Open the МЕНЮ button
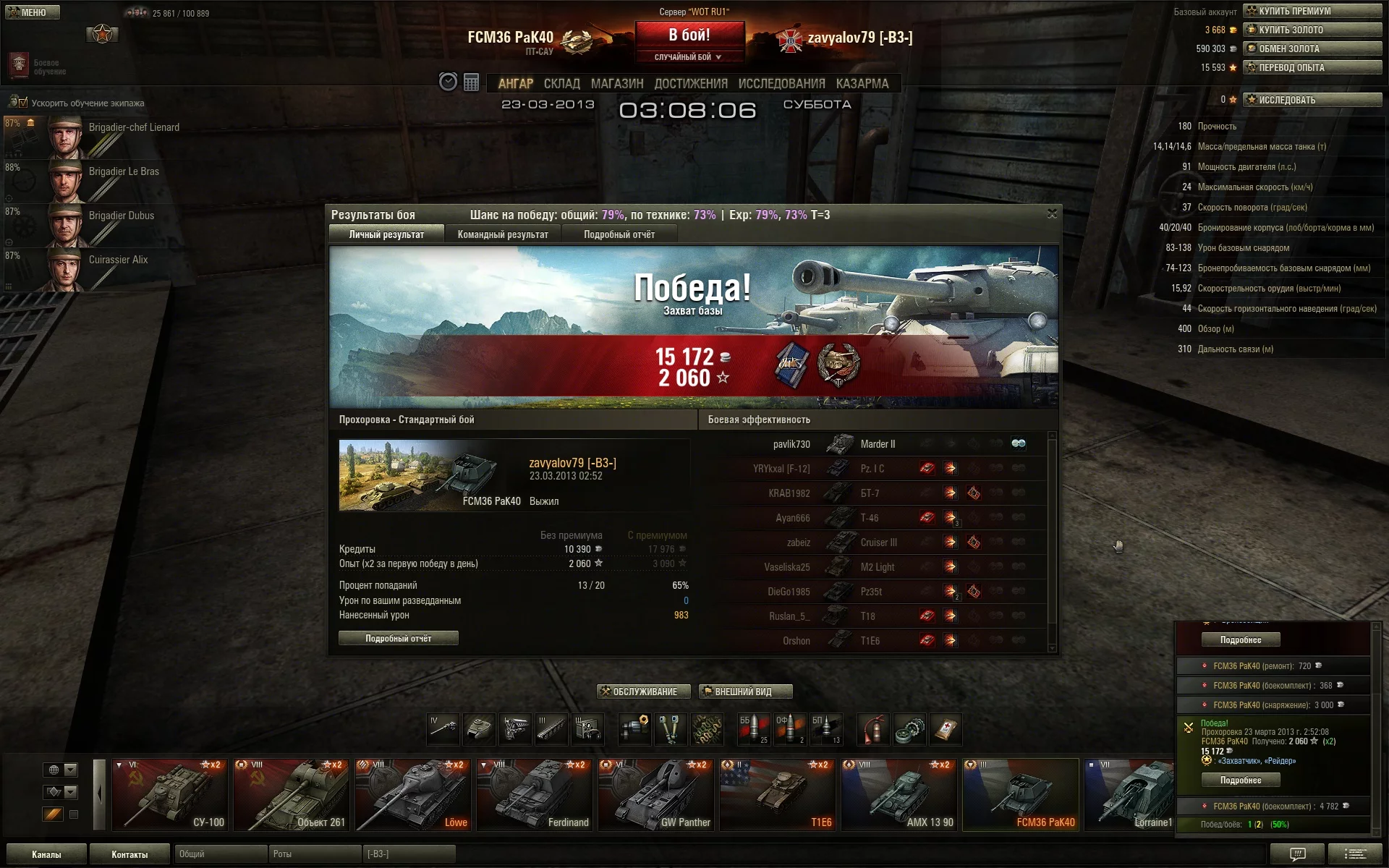 (33, 12)
